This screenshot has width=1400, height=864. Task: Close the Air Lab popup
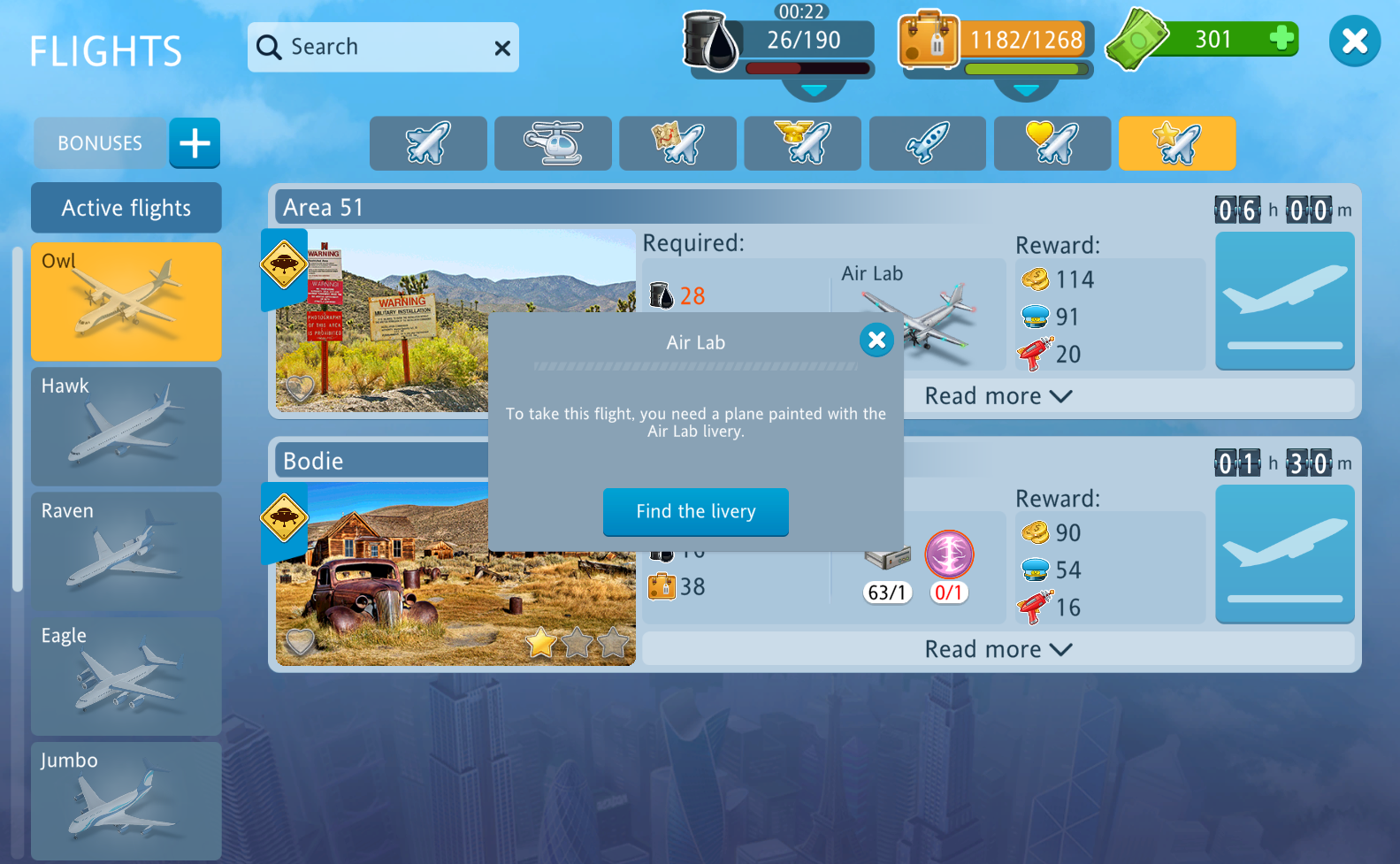(x=876, y=340)
